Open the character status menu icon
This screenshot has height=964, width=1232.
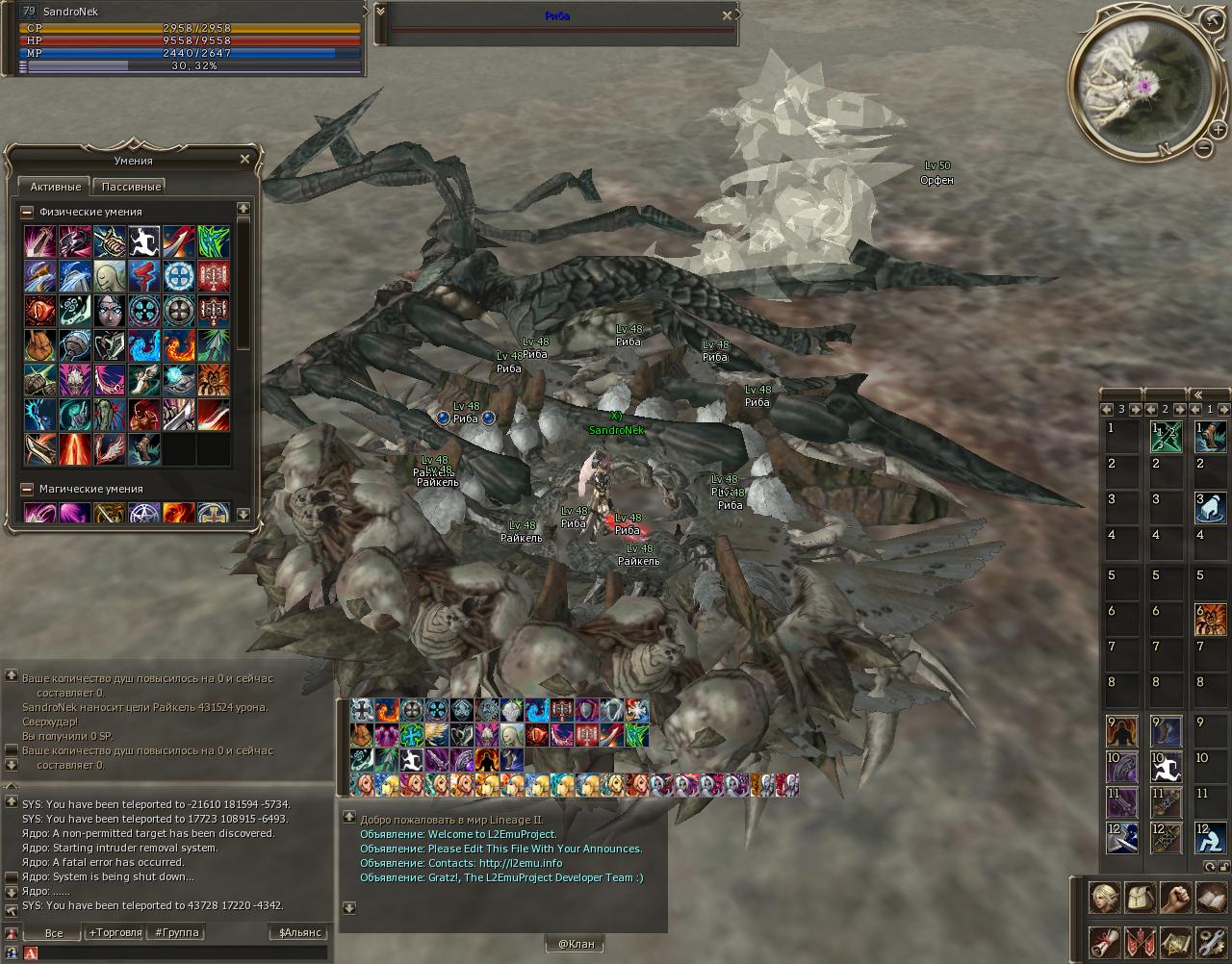(1105, 898)
